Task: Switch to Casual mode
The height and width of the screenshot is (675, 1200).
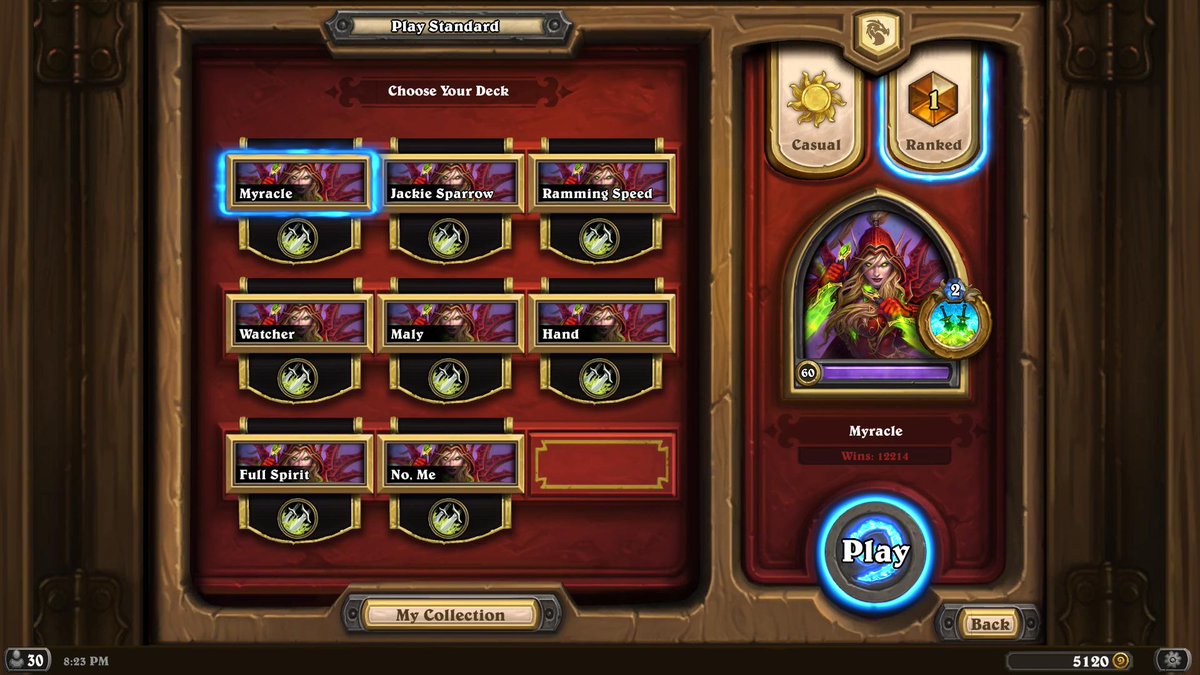Action: (x=816, y=112)
